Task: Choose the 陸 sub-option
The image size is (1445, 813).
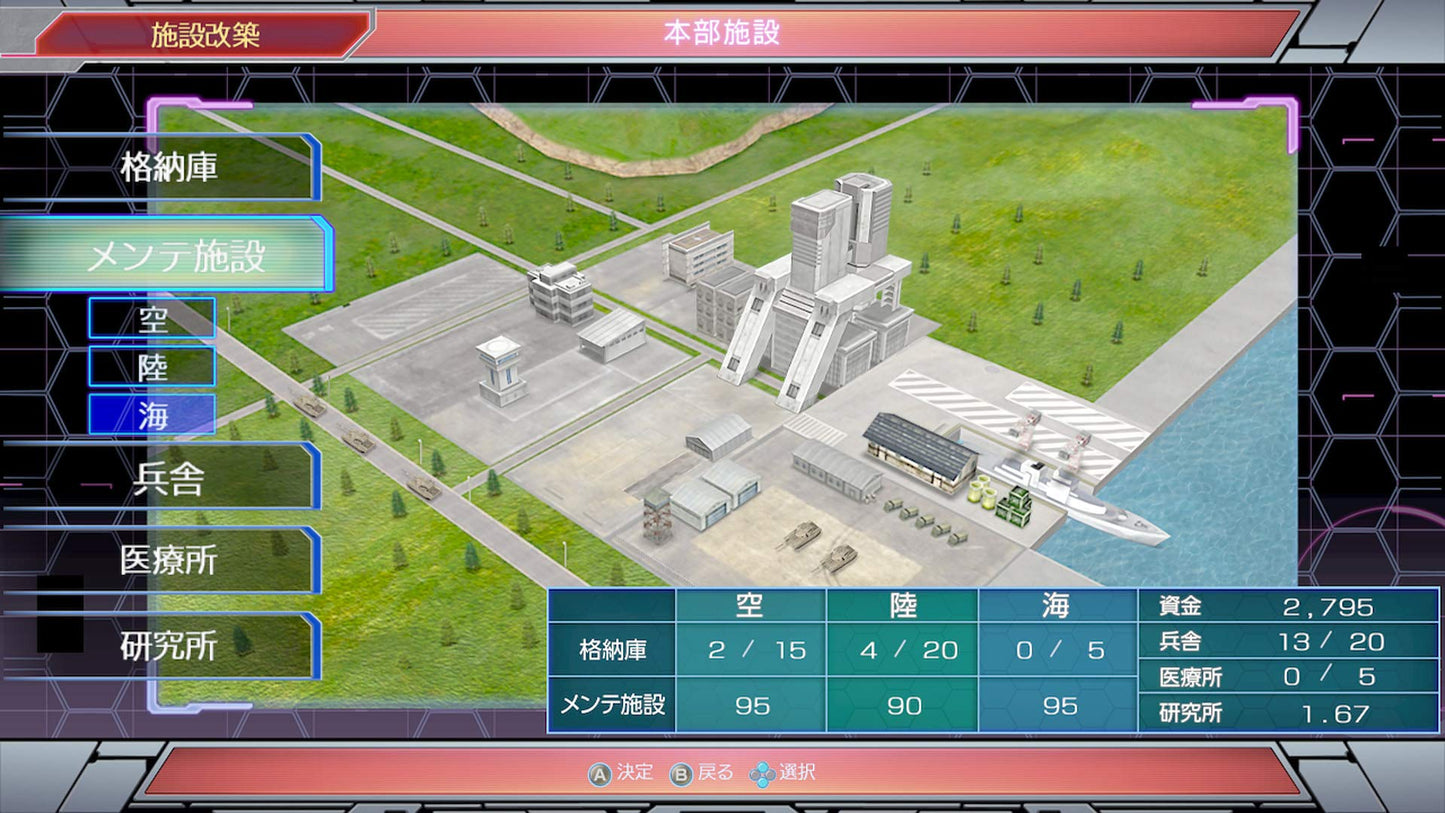Action: click(152, 367)
